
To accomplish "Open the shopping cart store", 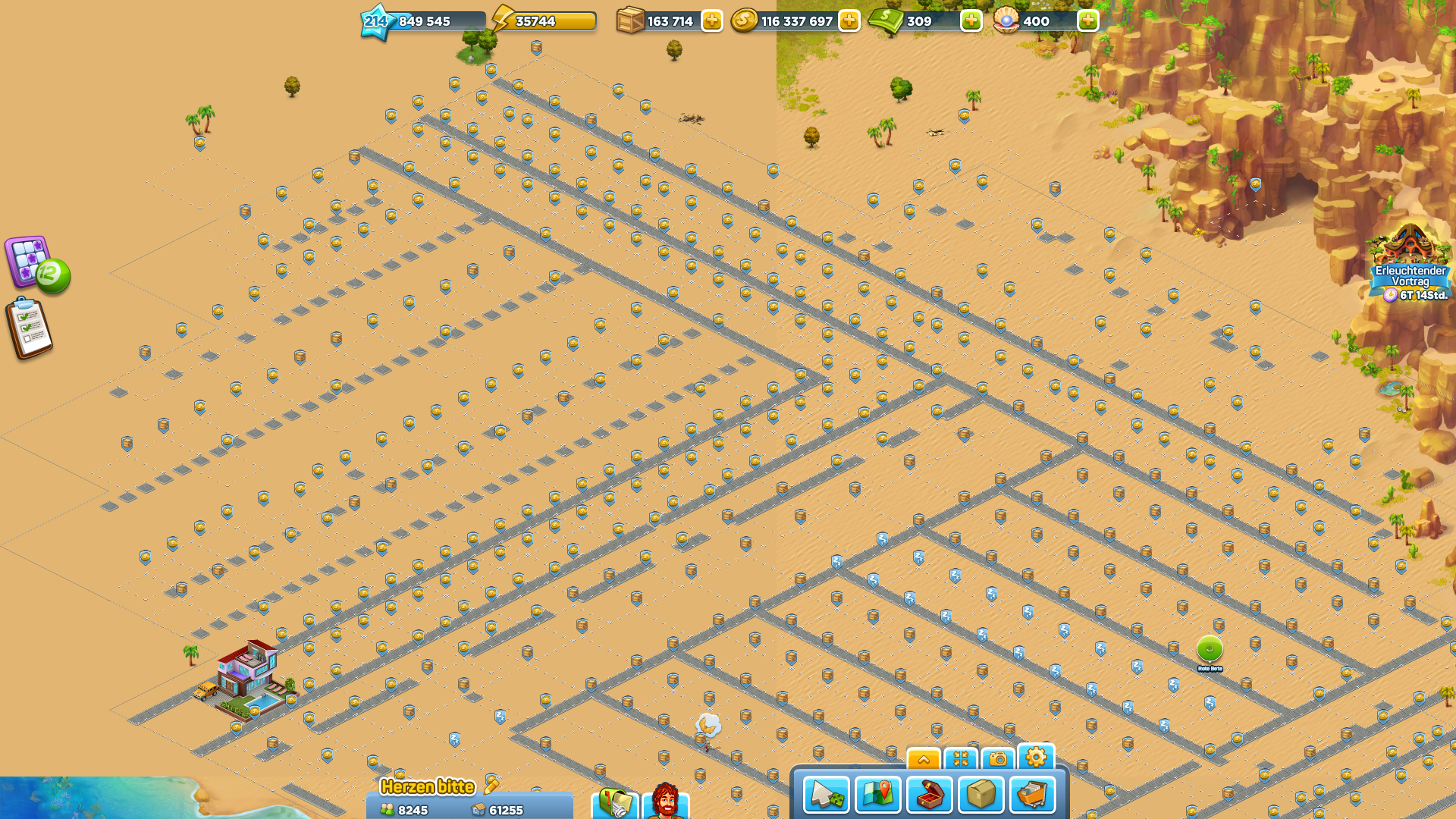I will click(1032, 795).
